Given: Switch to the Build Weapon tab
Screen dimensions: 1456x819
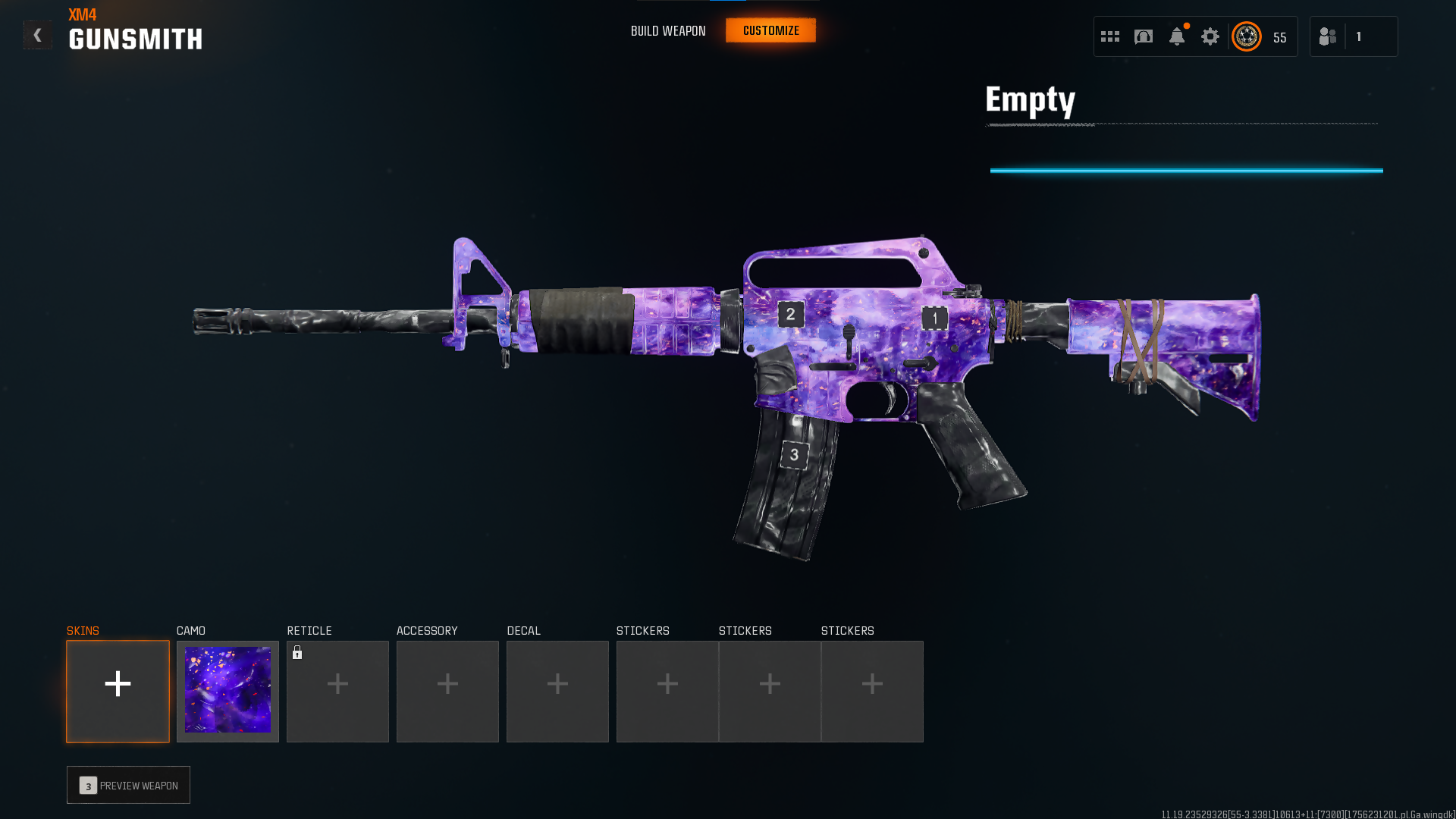Looking at the screenshot, I should point(668,31).
